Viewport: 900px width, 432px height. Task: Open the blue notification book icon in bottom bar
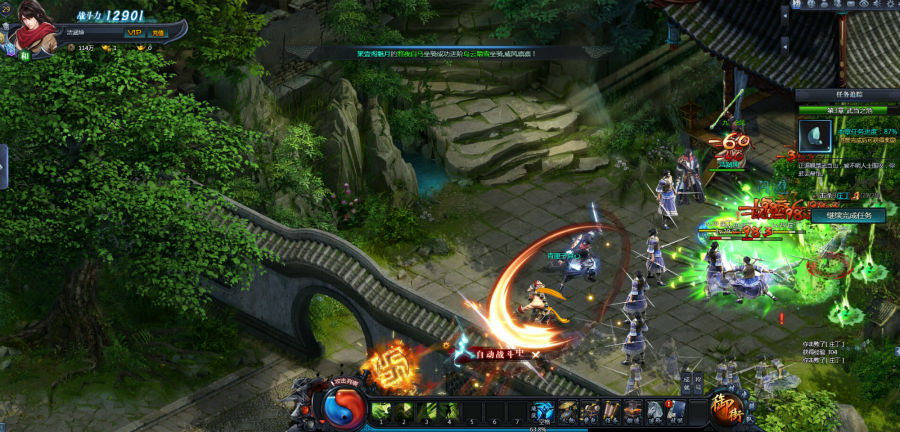[677, 409]
